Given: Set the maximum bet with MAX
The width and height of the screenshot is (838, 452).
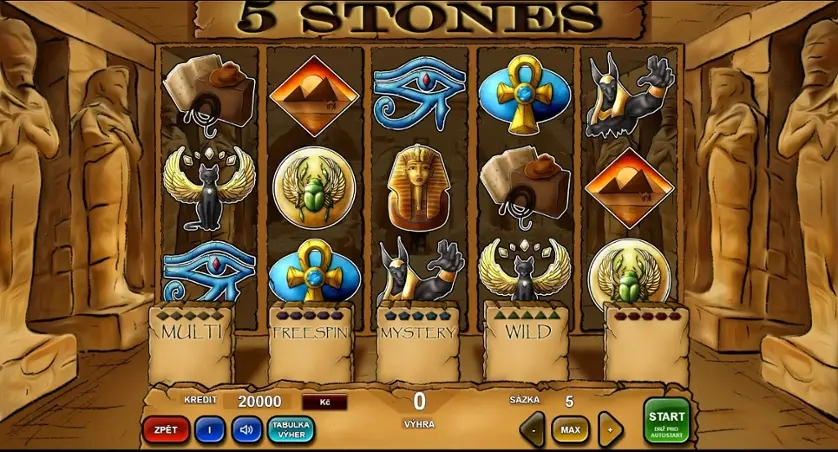Looking at the screenshot, I should [x=570, y=431].
